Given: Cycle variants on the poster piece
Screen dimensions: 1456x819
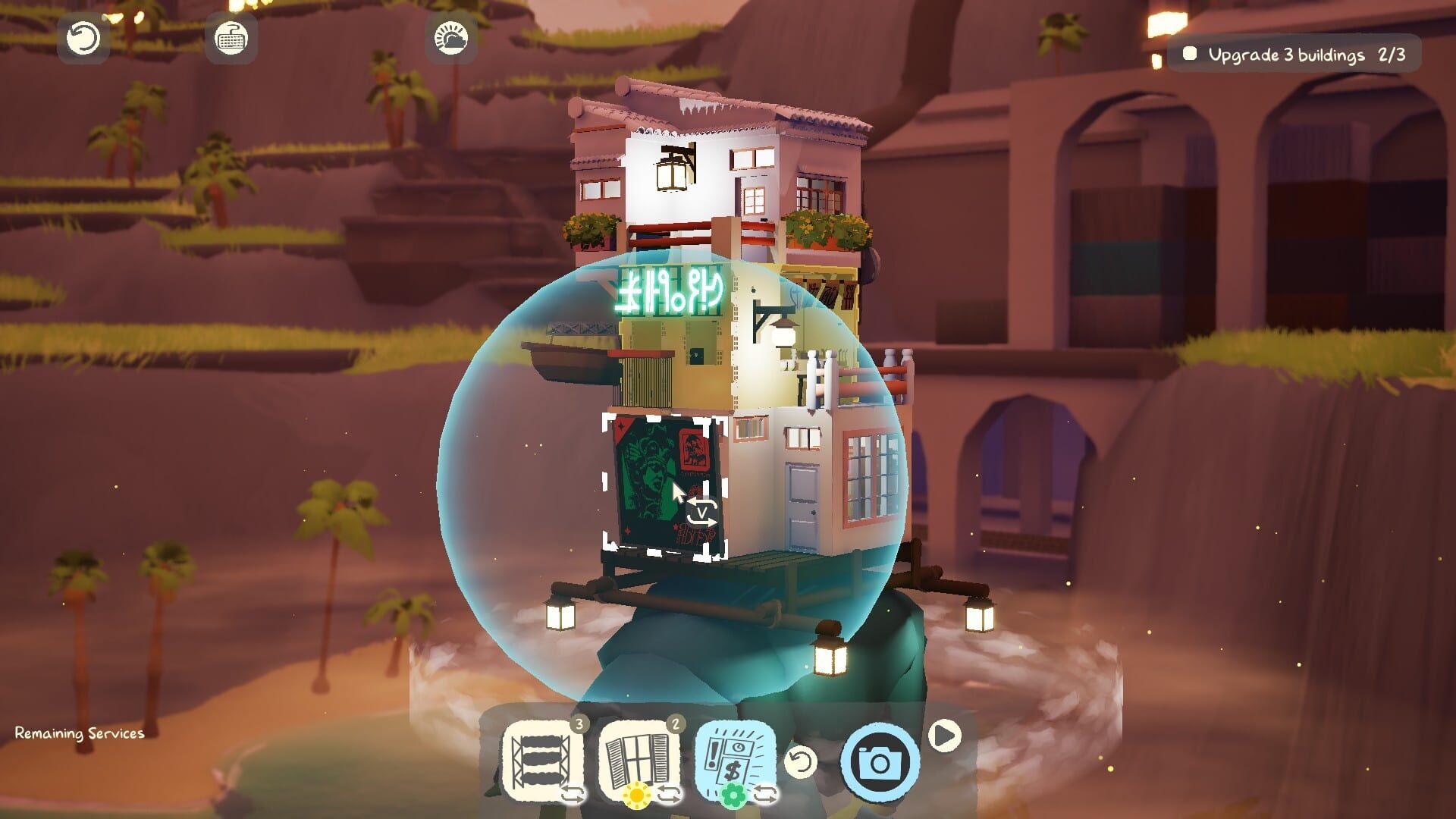Looking at the screenshot, I should click(765, 792).
